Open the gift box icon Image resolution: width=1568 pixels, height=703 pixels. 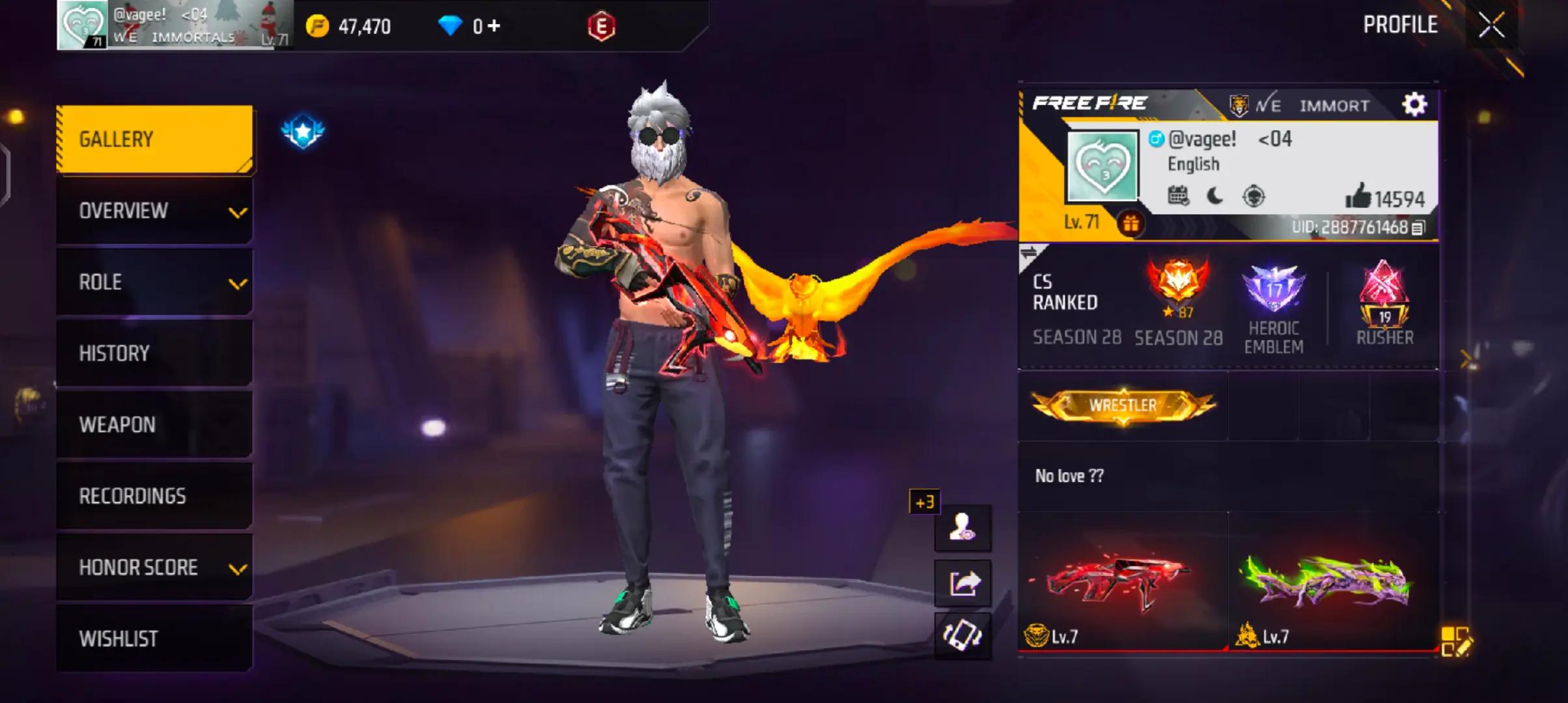(x=1131, y=224)
